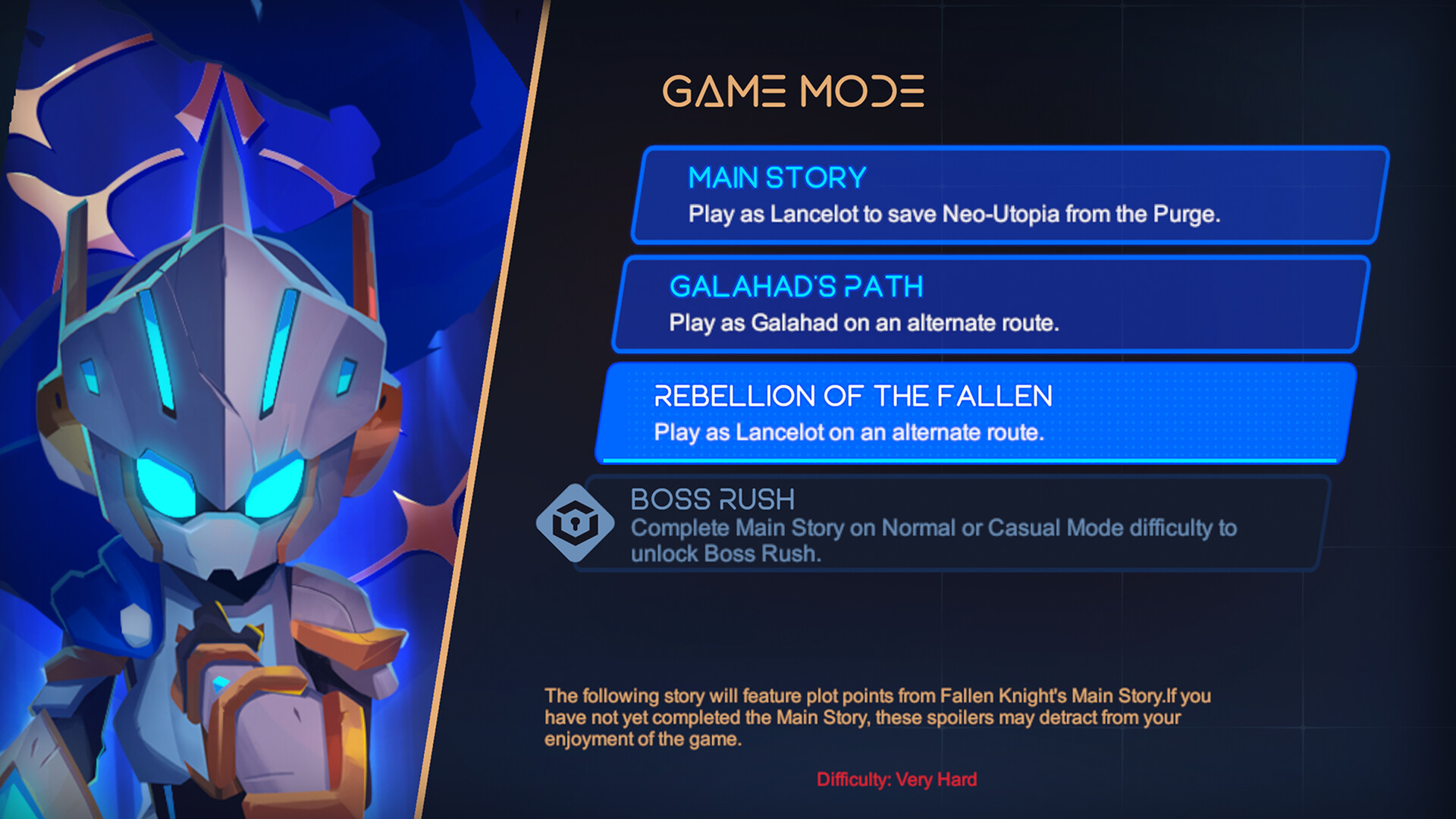
Task: Click the Very Hard difficulty label
Action: [897, 778]
